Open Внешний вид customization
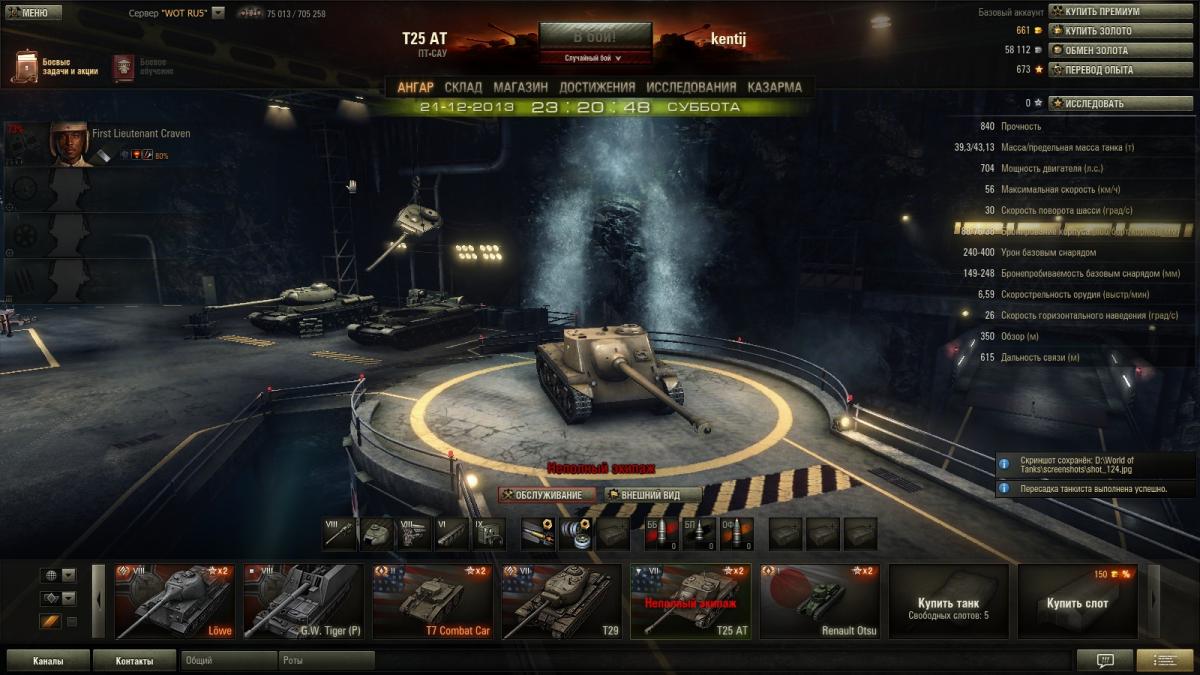 tap(652, 495)
